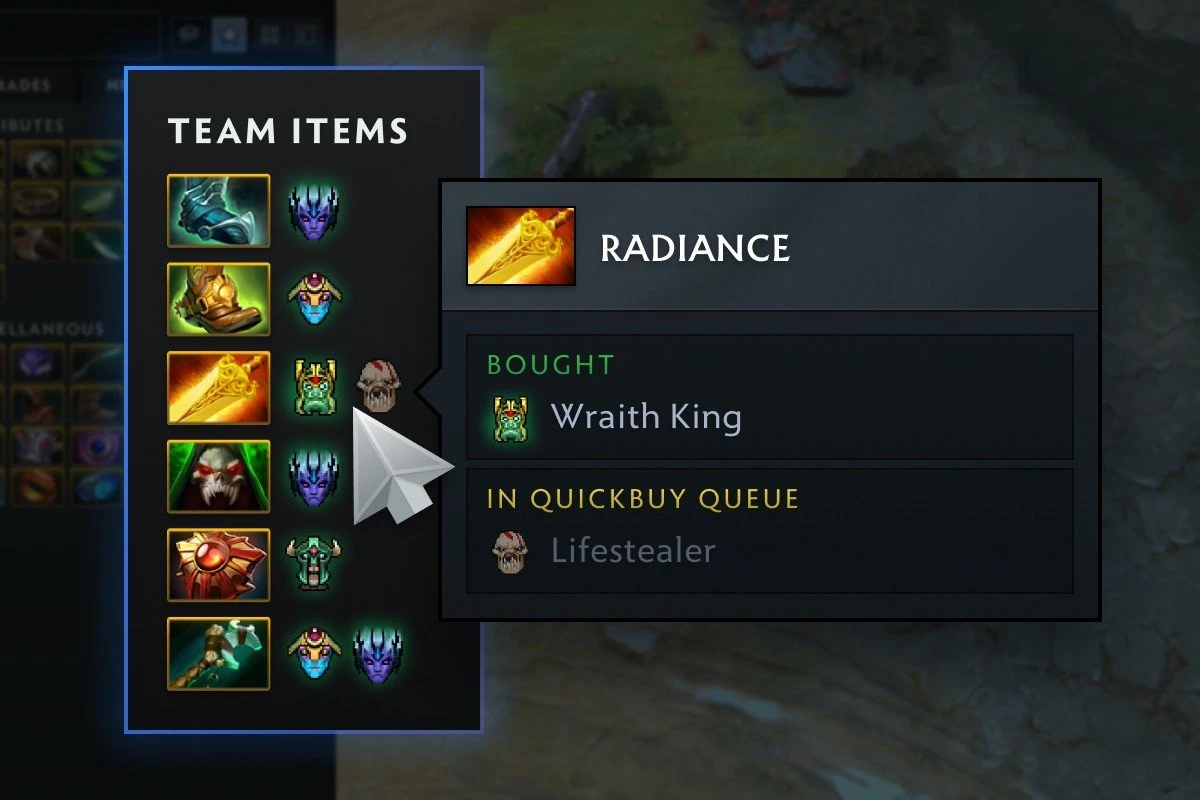The width and height of the screenshot is (1200, 800).
Task: Click the purple hero portrait beside blue boots
Action: (x=315, y=211)
